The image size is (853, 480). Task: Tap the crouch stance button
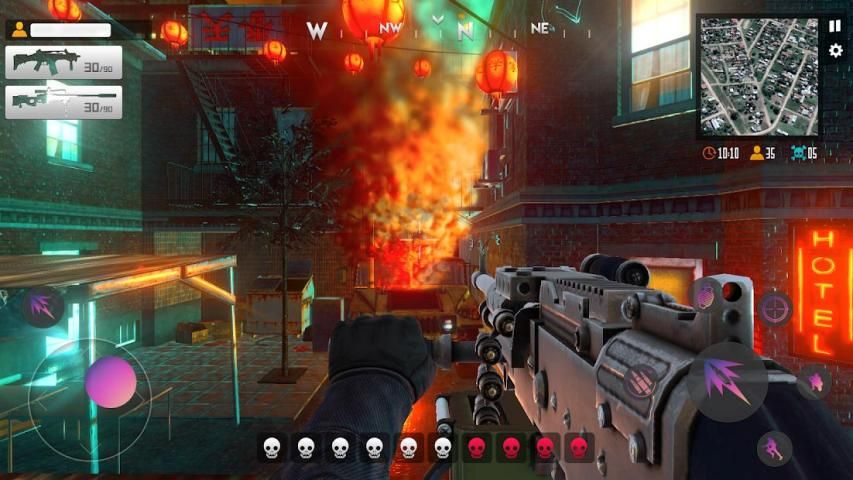pyautogui.click(x=774, y=447)
